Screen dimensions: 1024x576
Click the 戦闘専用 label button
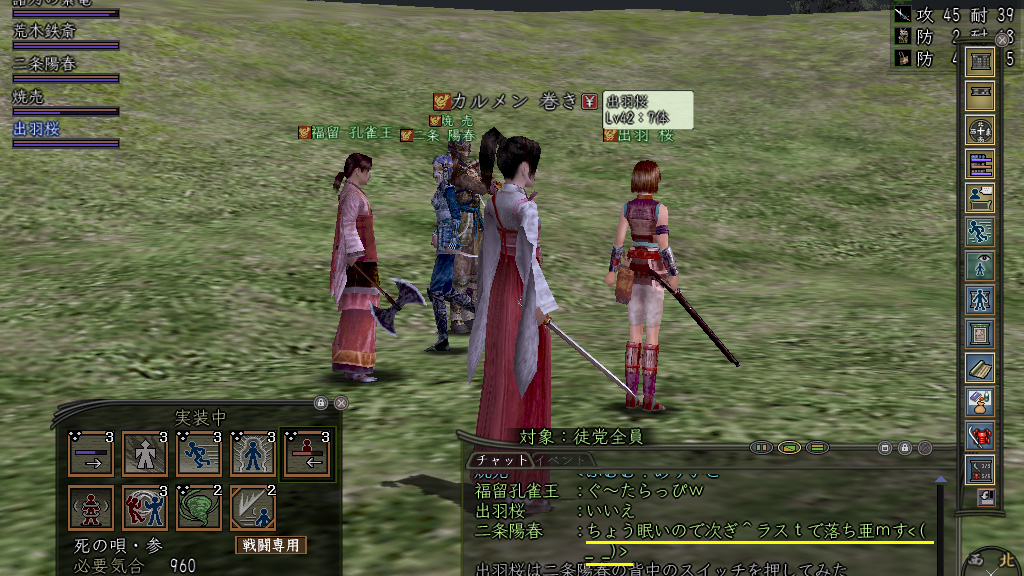[x=271, y=545]
